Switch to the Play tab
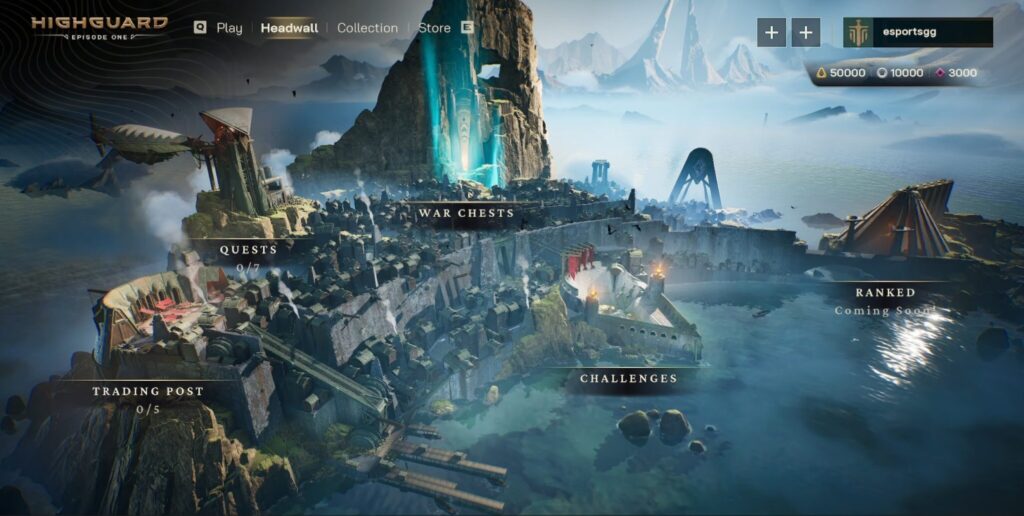The image size is (1024, 516). pyautogui.click(x=229, y=28)
